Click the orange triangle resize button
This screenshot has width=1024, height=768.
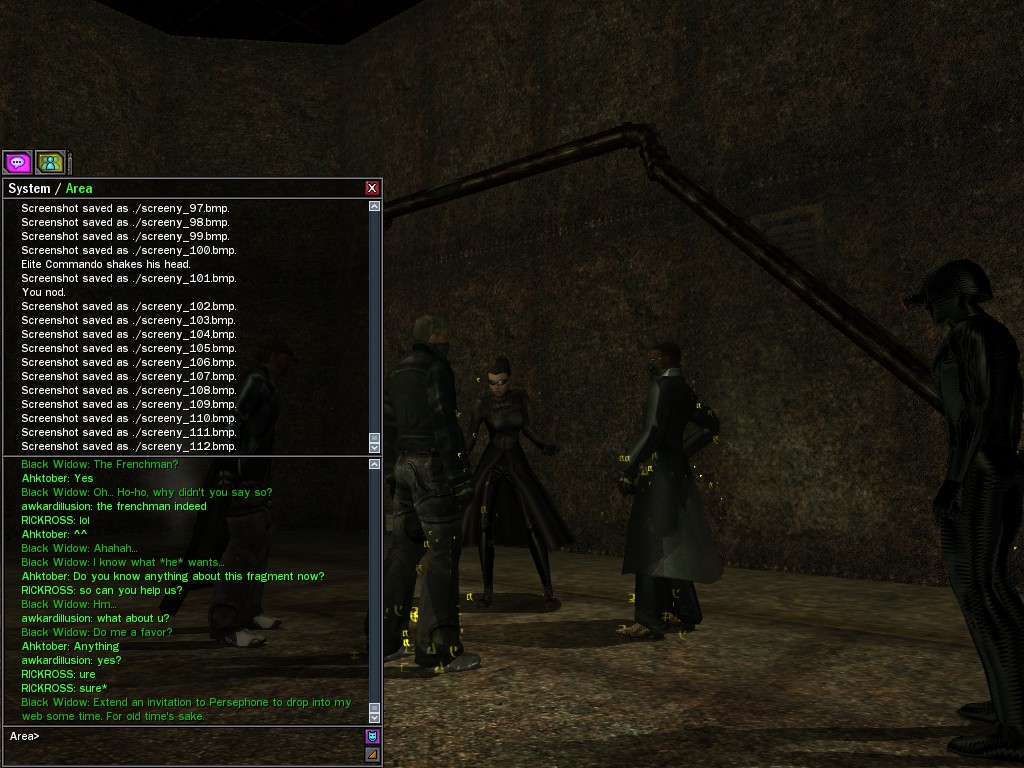(373, 754)
